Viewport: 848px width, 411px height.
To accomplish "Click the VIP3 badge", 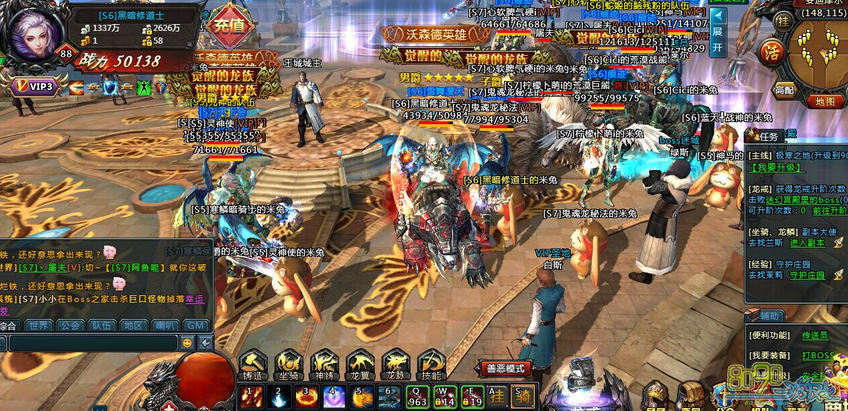I will [x=34, y=87].
